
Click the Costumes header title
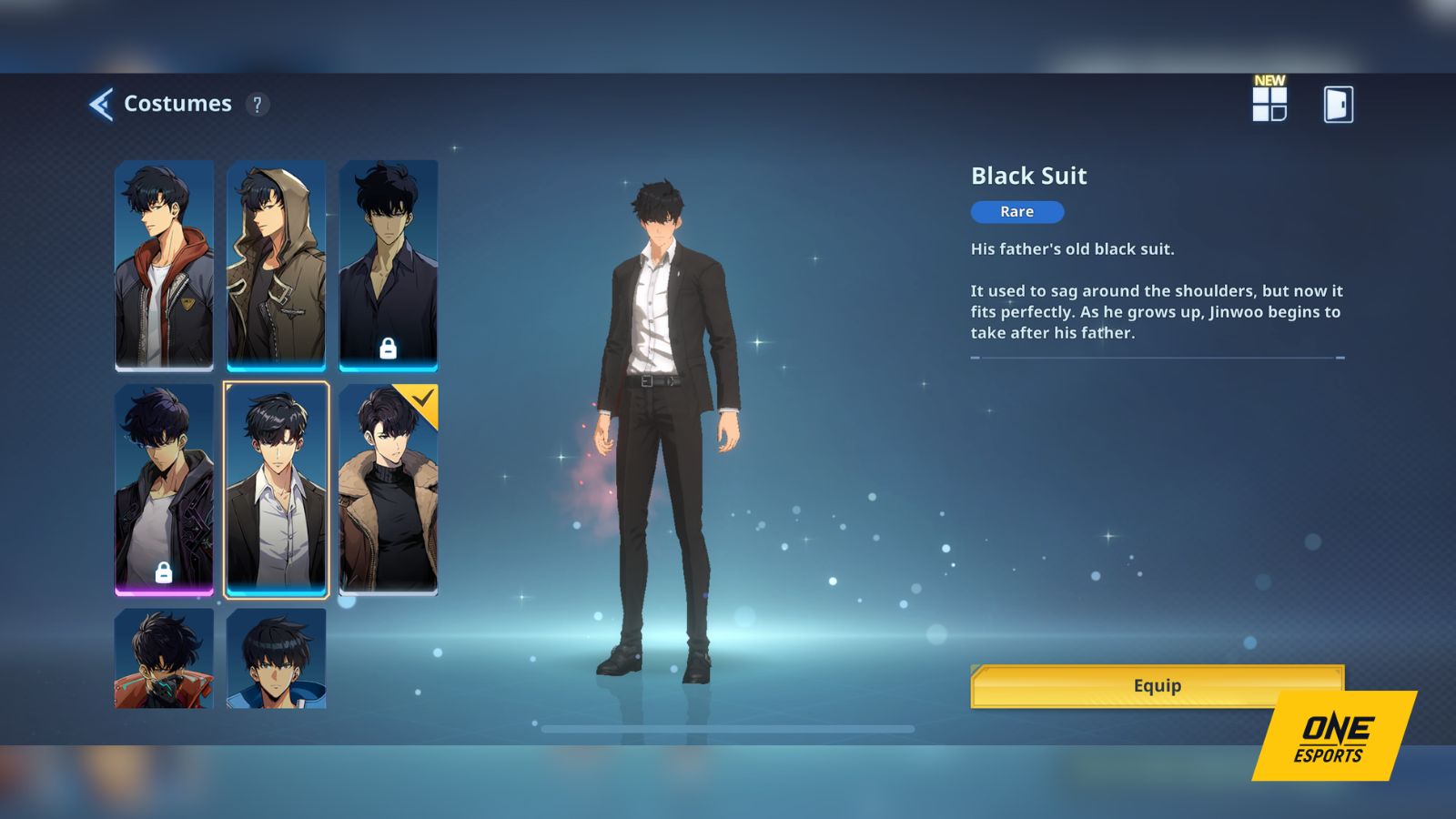point(178,104)
